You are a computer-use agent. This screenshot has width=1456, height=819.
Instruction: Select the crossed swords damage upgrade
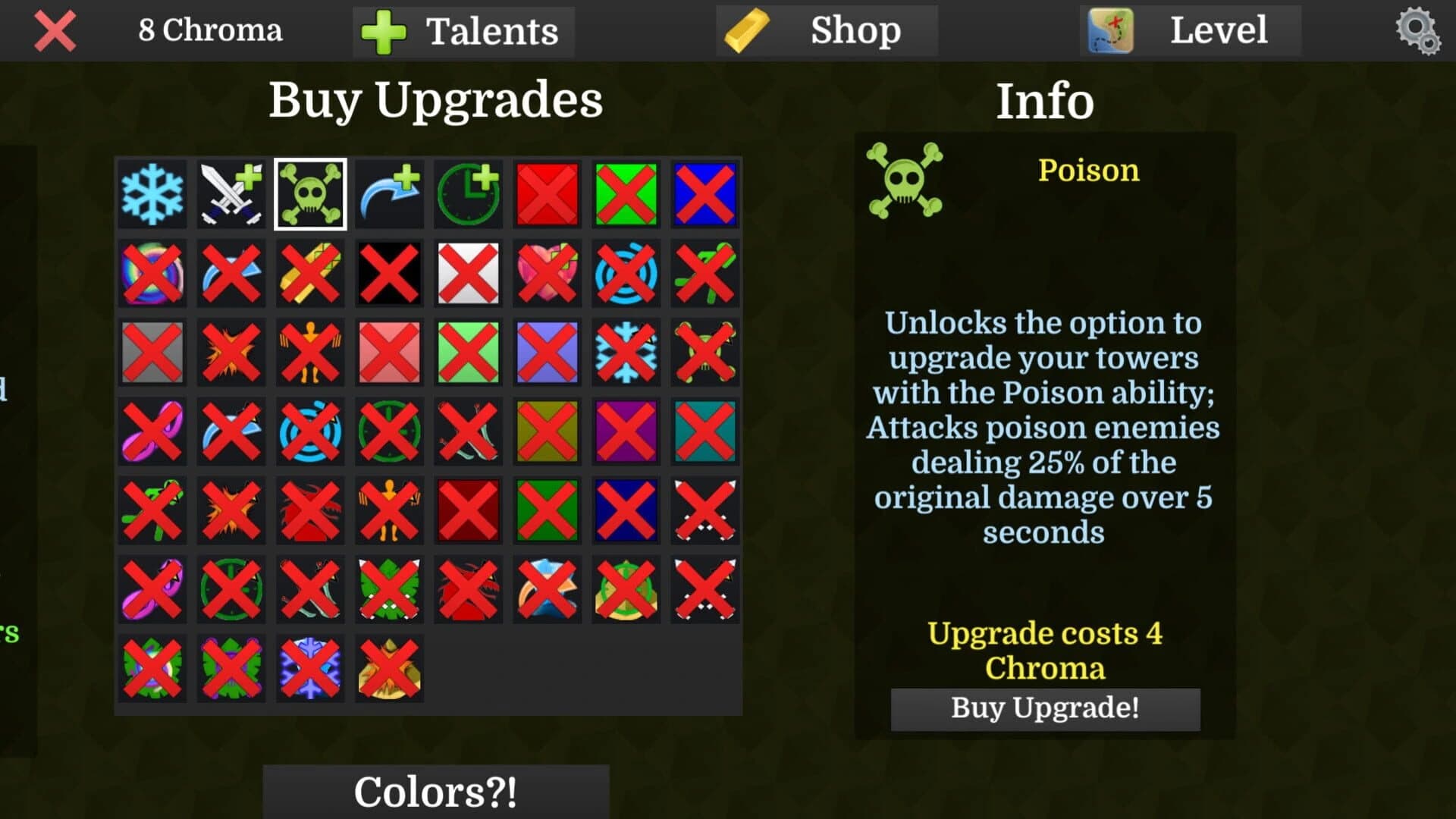[x=231, y=195]
